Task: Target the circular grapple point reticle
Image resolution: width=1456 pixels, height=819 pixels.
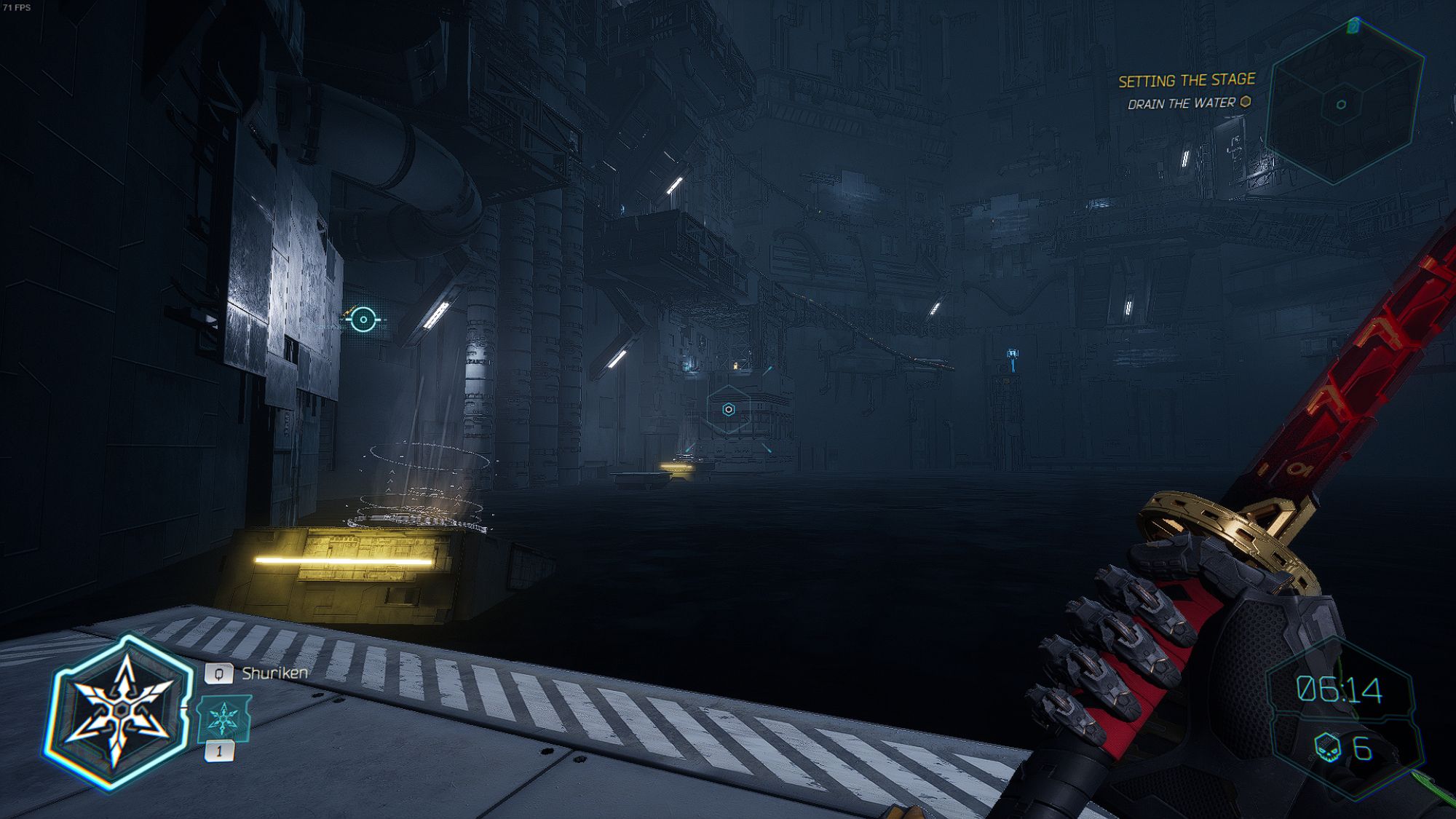Action: point(363,319)
